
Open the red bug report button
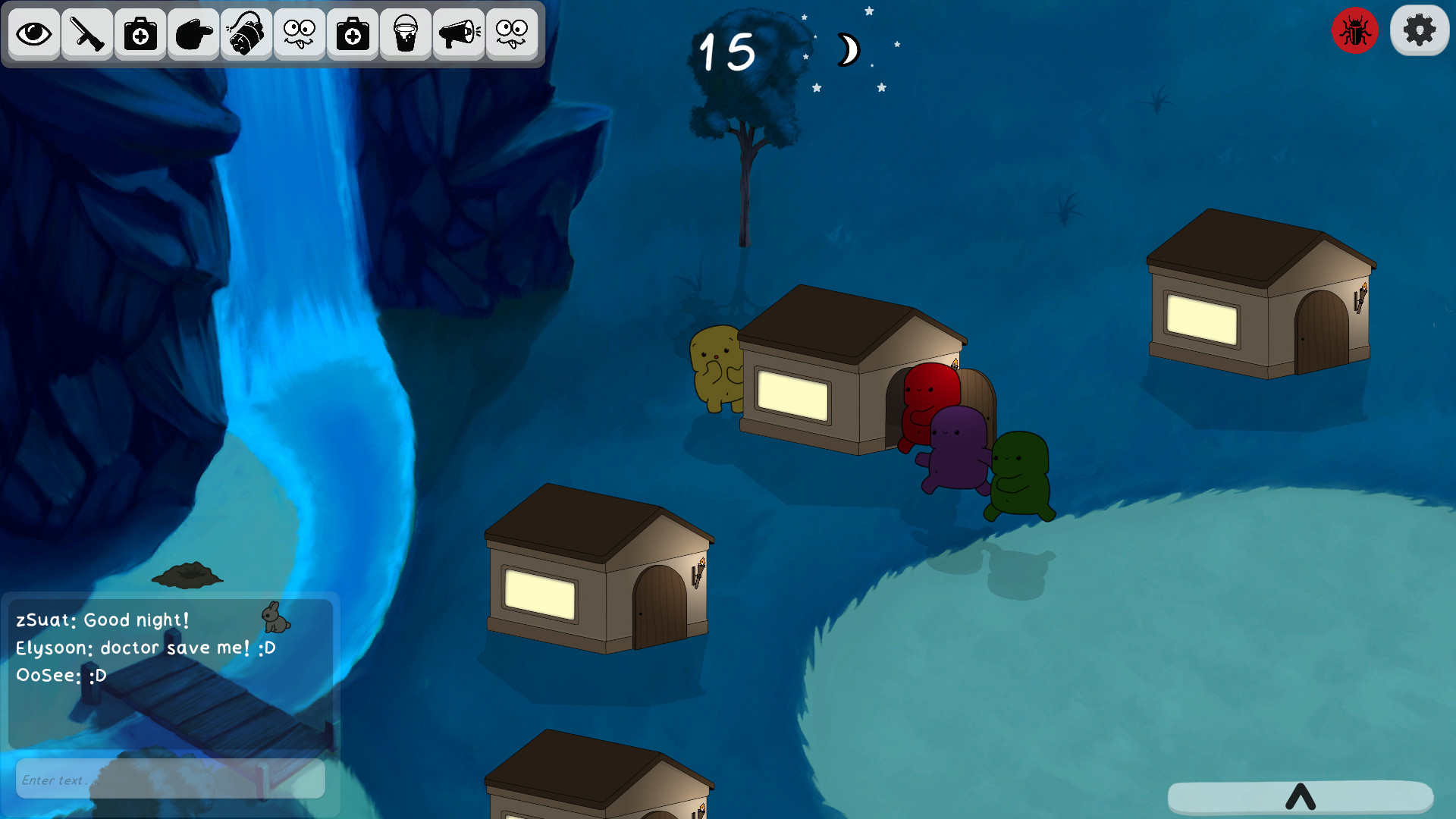click(x=1354, y=31)
